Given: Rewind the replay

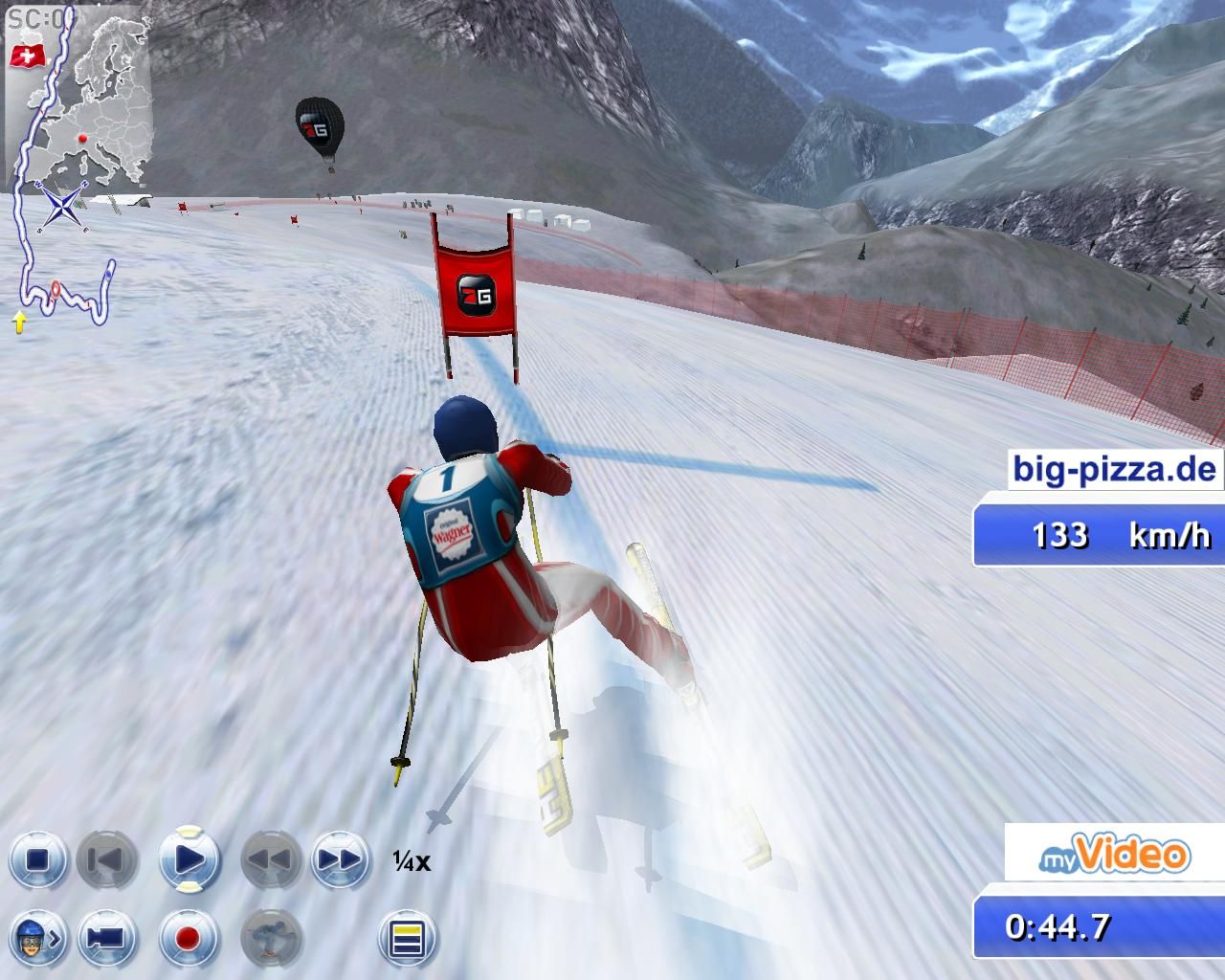Looking at the screenshot, I should (269, 859).
